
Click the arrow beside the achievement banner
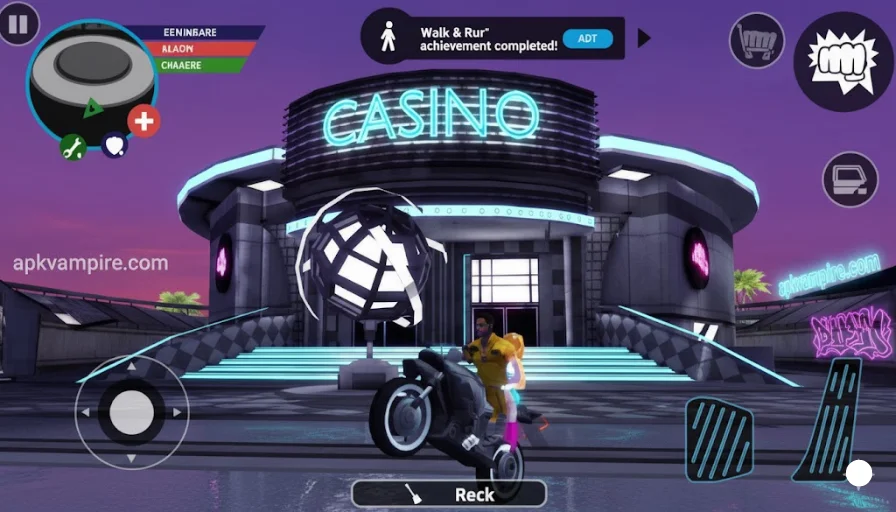pyautogui.click(x=644, y=38)
